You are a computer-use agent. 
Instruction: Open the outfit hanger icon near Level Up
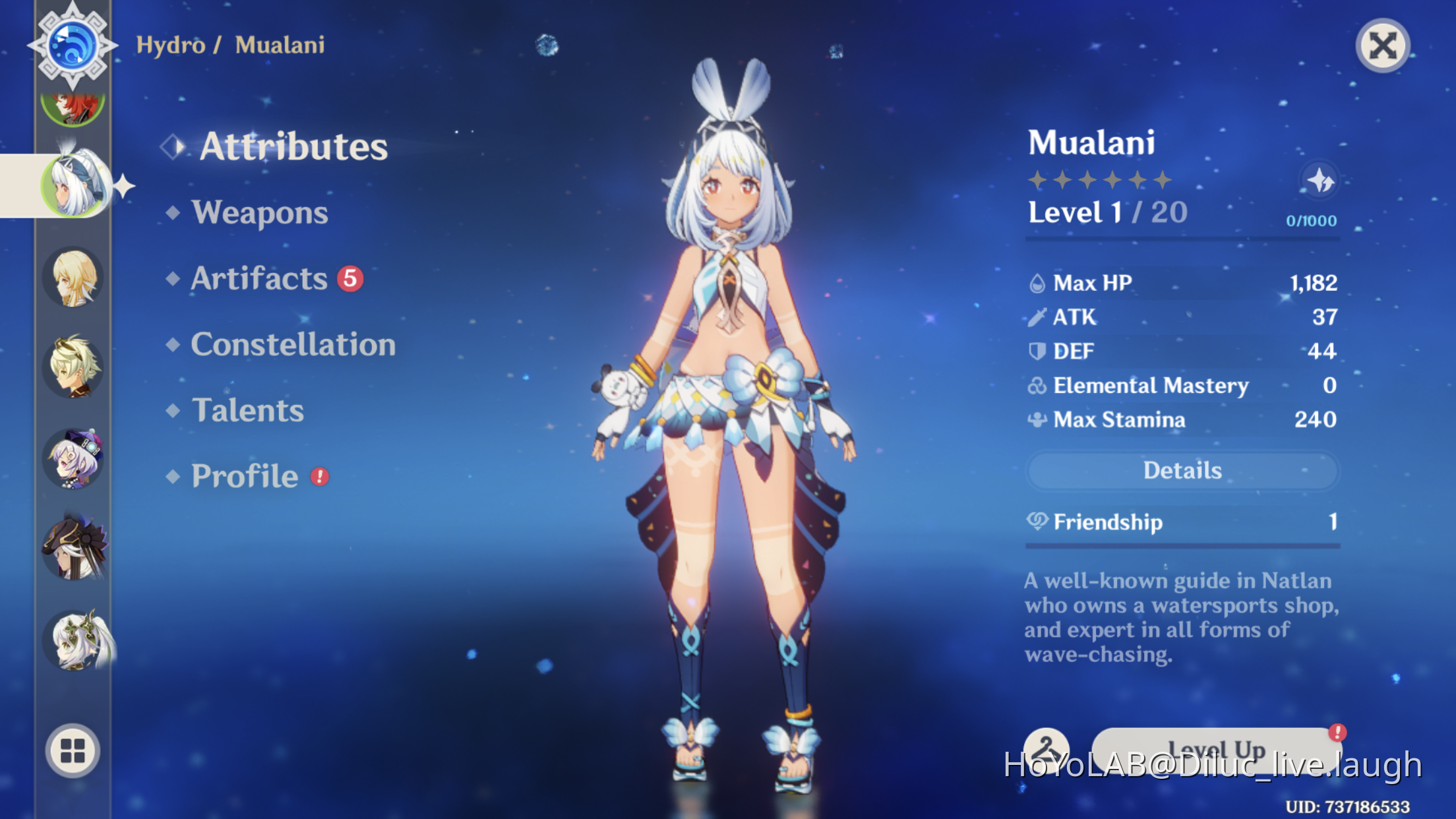pos(1047,749)
